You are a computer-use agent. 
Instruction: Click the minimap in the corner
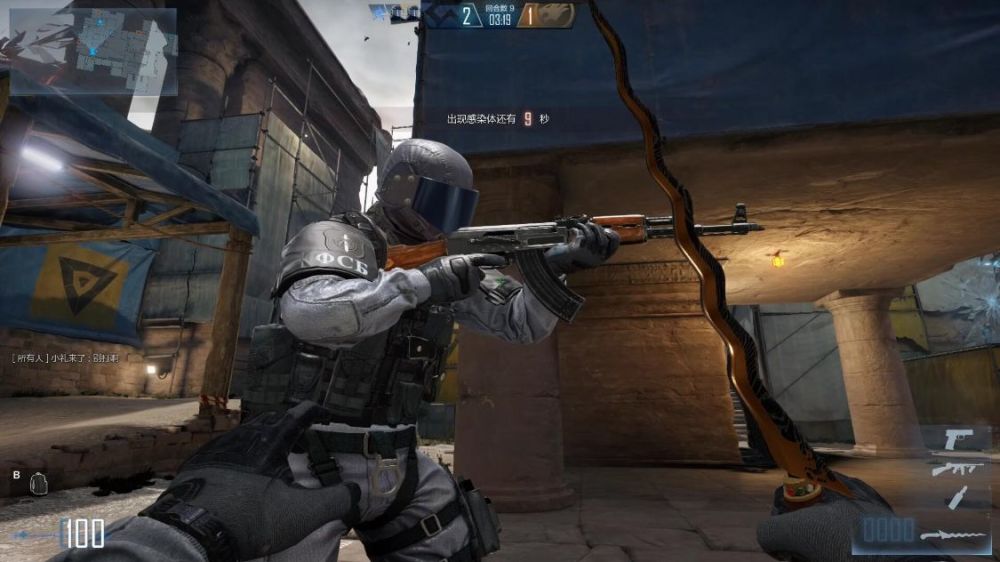[93, 51]
